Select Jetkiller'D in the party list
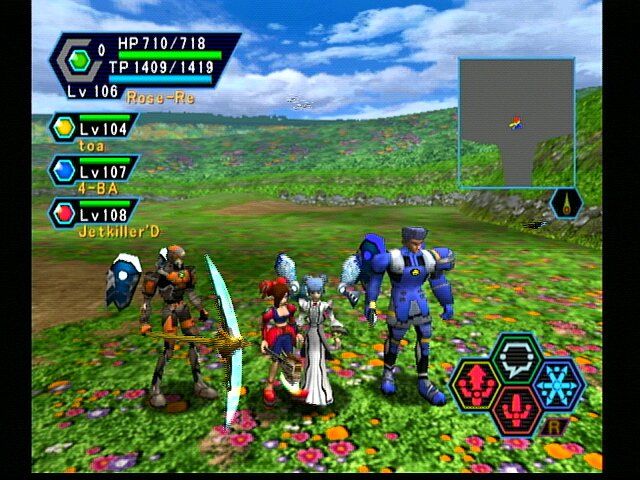 pos(95,213)
